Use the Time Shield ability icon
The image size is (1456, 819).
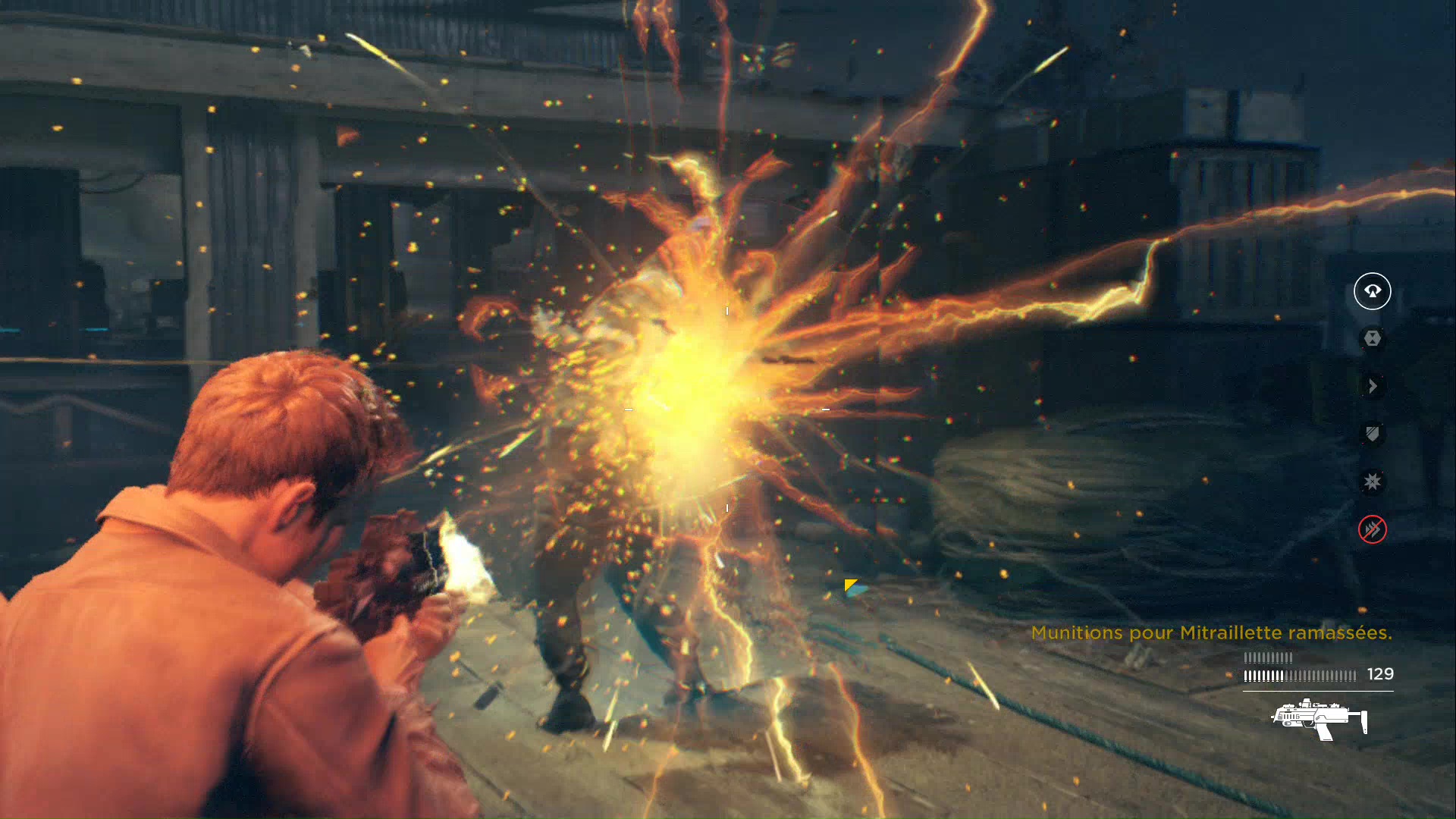tap(1372, 434)
